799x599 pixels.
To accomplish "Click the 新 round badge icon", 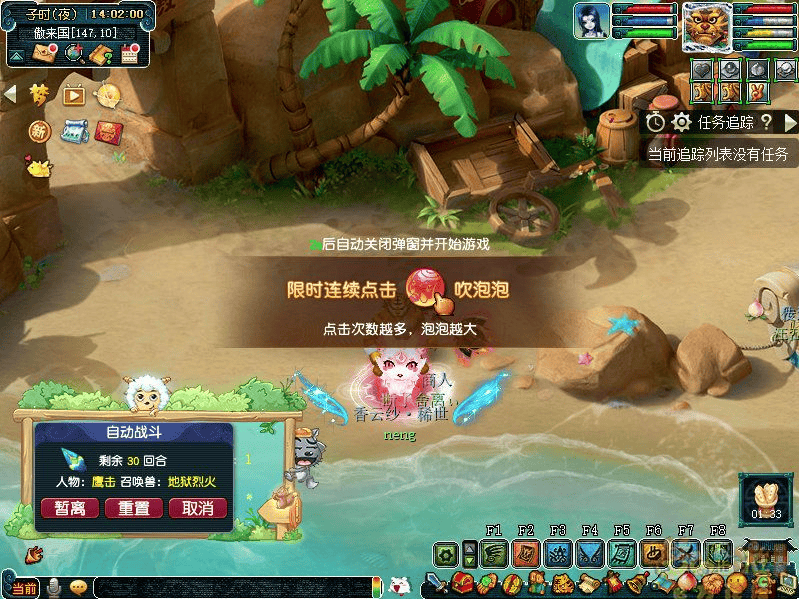I will pos(39,131).
